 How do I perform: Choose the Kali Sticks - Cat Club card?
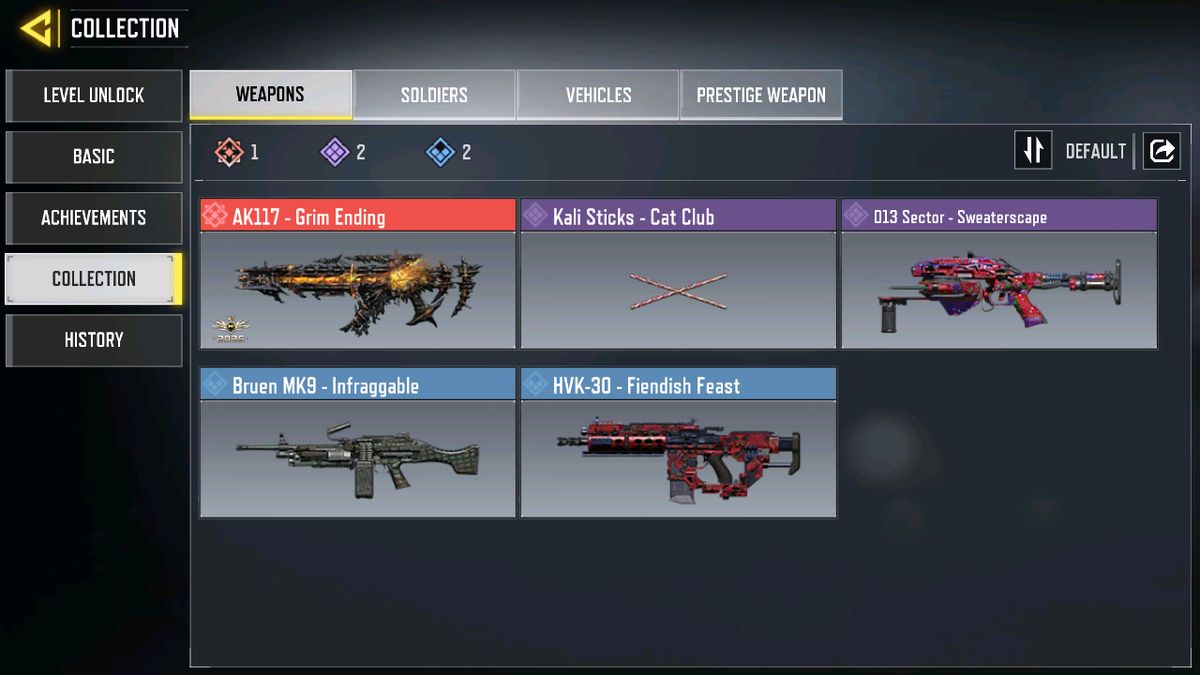(678, 274)
